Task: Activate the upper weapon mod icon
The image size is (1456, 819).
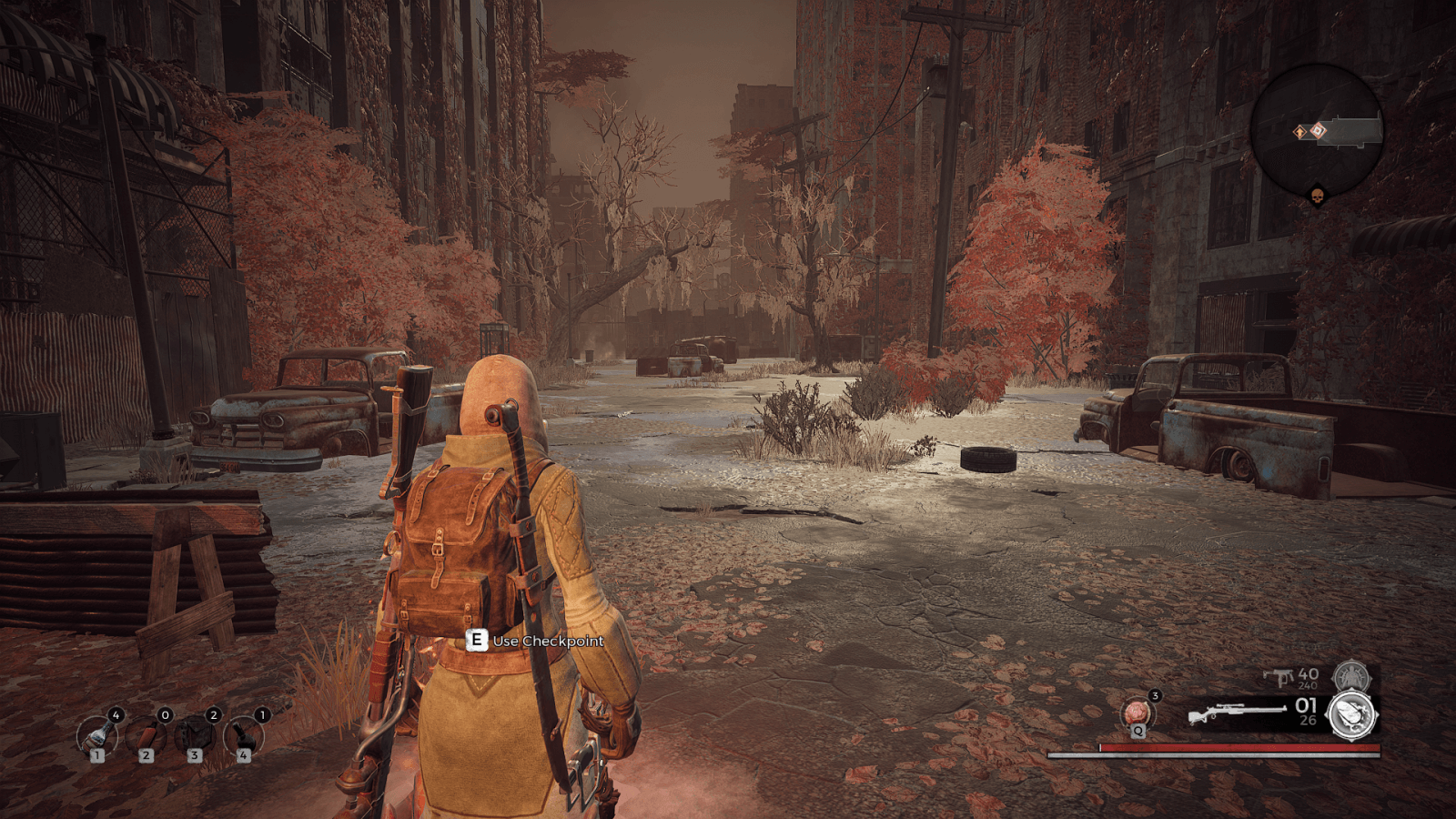Action: click(x=1351, y=677)
